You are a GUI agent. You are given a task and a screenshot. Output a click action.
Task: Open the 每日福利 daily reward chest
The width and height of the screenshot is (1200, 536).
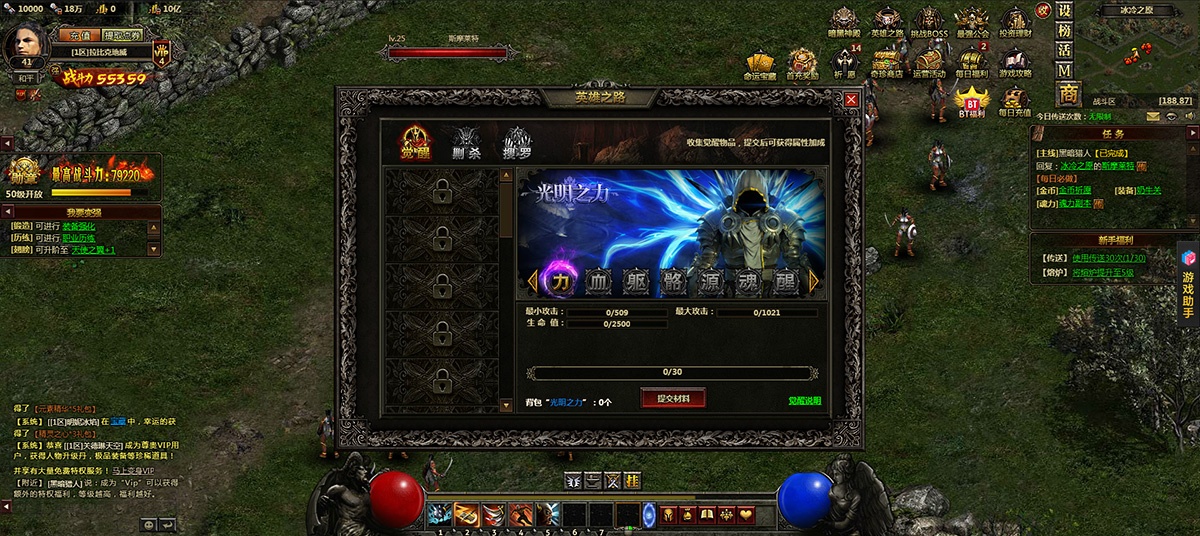[971, 63]
